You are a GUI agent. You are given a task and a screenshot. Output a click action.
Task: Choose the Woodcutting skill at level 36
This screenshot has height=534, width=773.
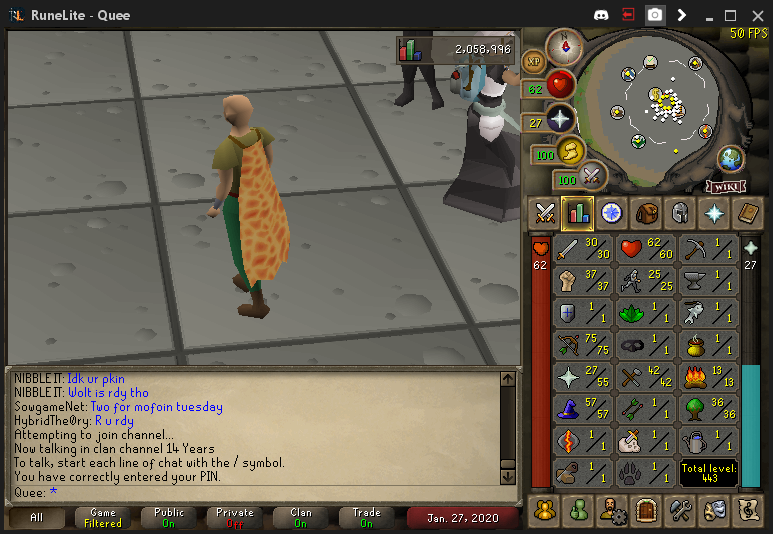708,409
